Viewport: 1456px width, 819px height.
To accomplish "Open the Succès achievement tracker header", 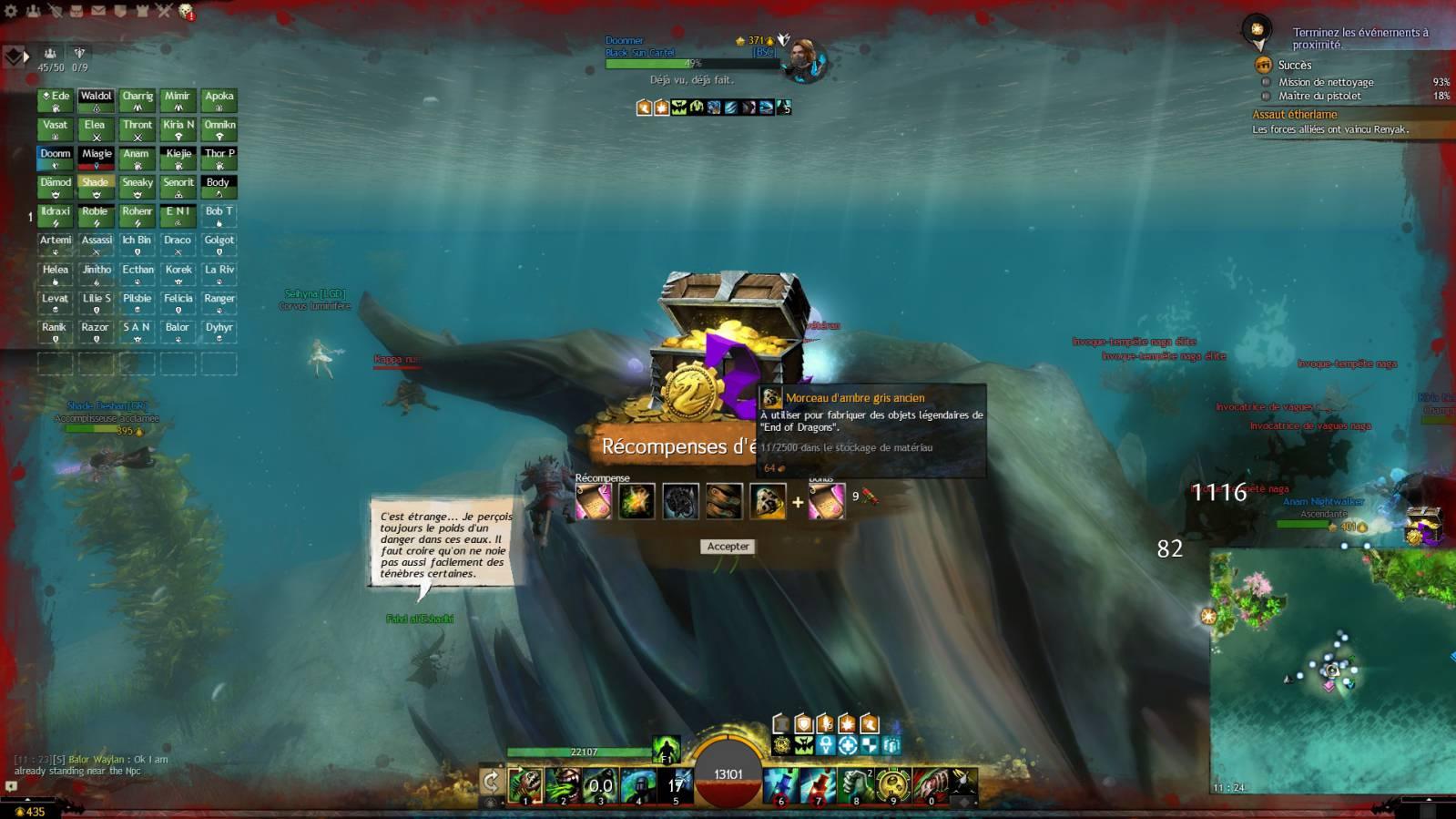I will coord(1294,65).
